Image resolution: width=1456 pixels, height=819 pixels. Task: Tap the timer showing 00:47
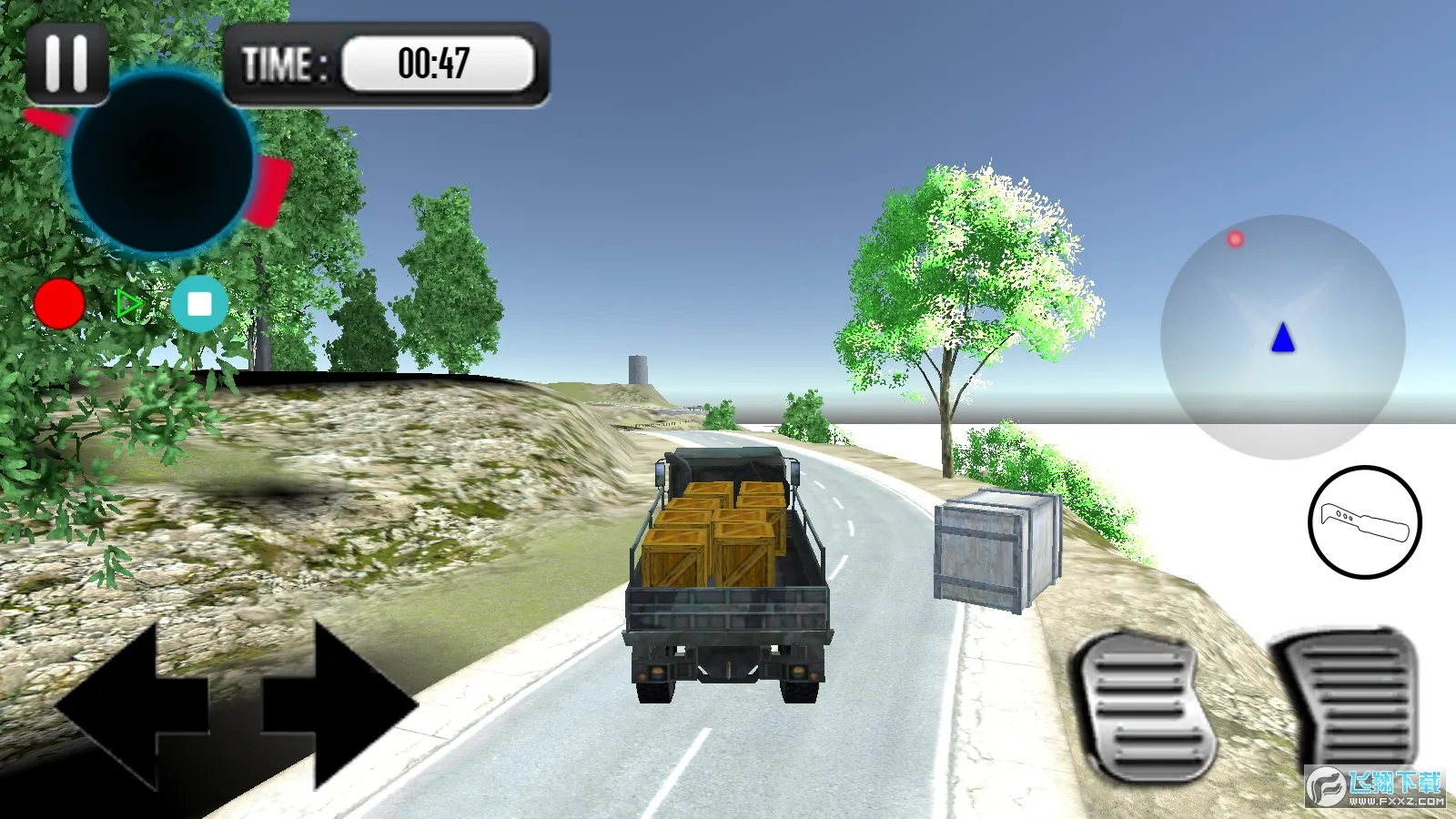[435, 62]
